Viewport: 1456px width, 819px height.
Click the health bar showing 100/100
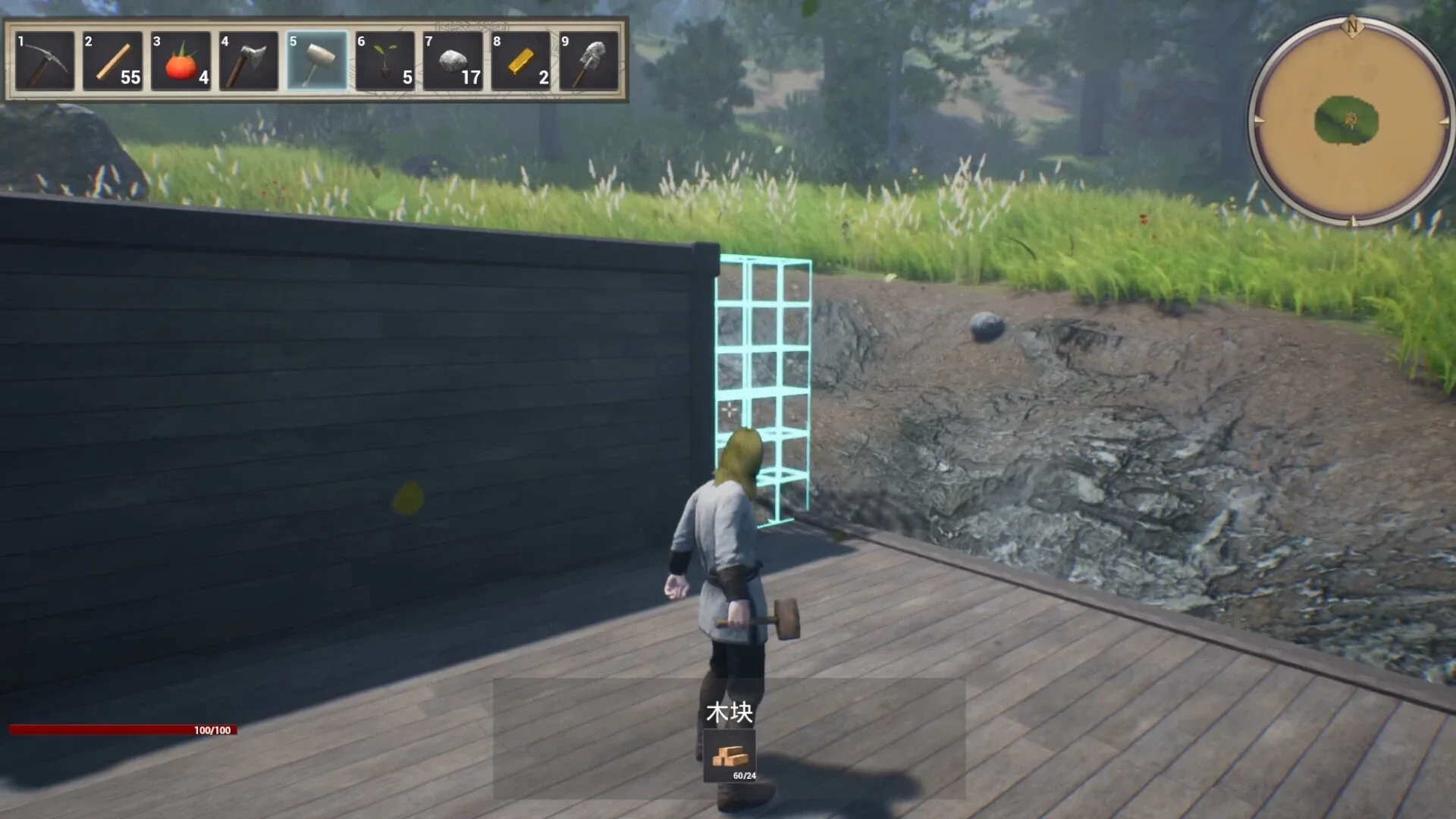click(121, 731)
